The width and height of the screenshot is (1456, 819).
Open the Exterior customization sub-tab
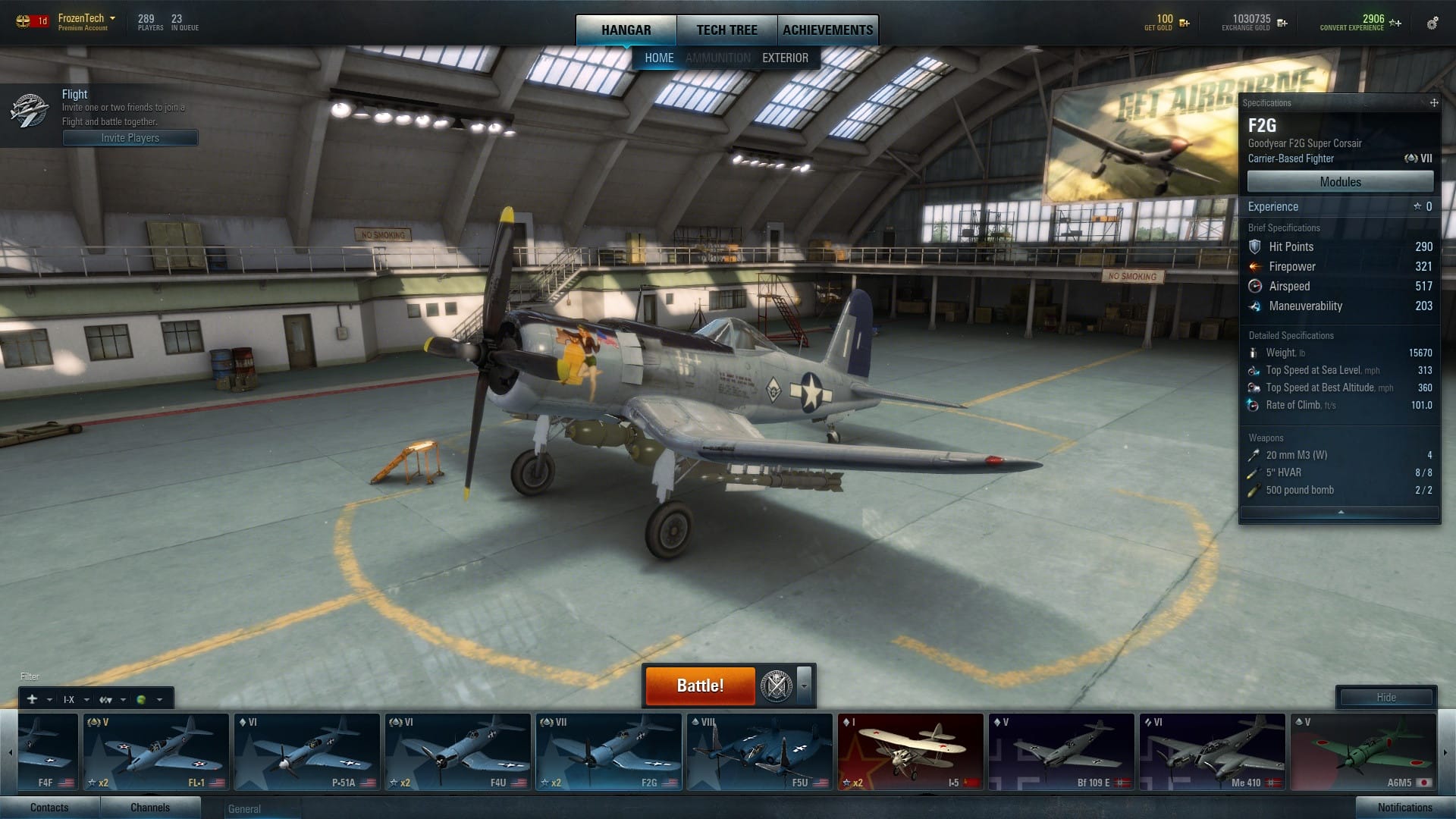785,58
